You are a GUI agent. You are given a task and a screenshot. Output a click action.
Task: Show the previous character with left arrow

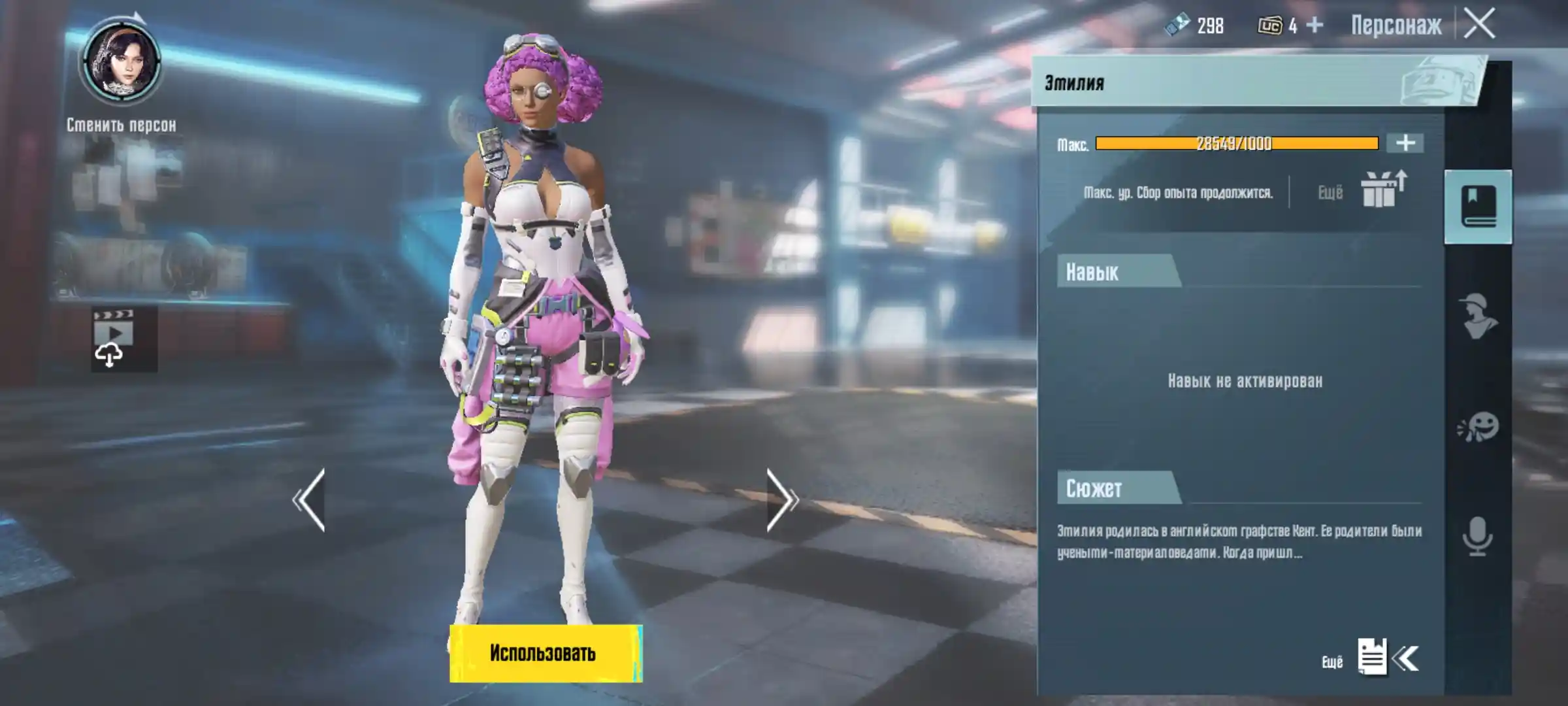coord(309,500)
